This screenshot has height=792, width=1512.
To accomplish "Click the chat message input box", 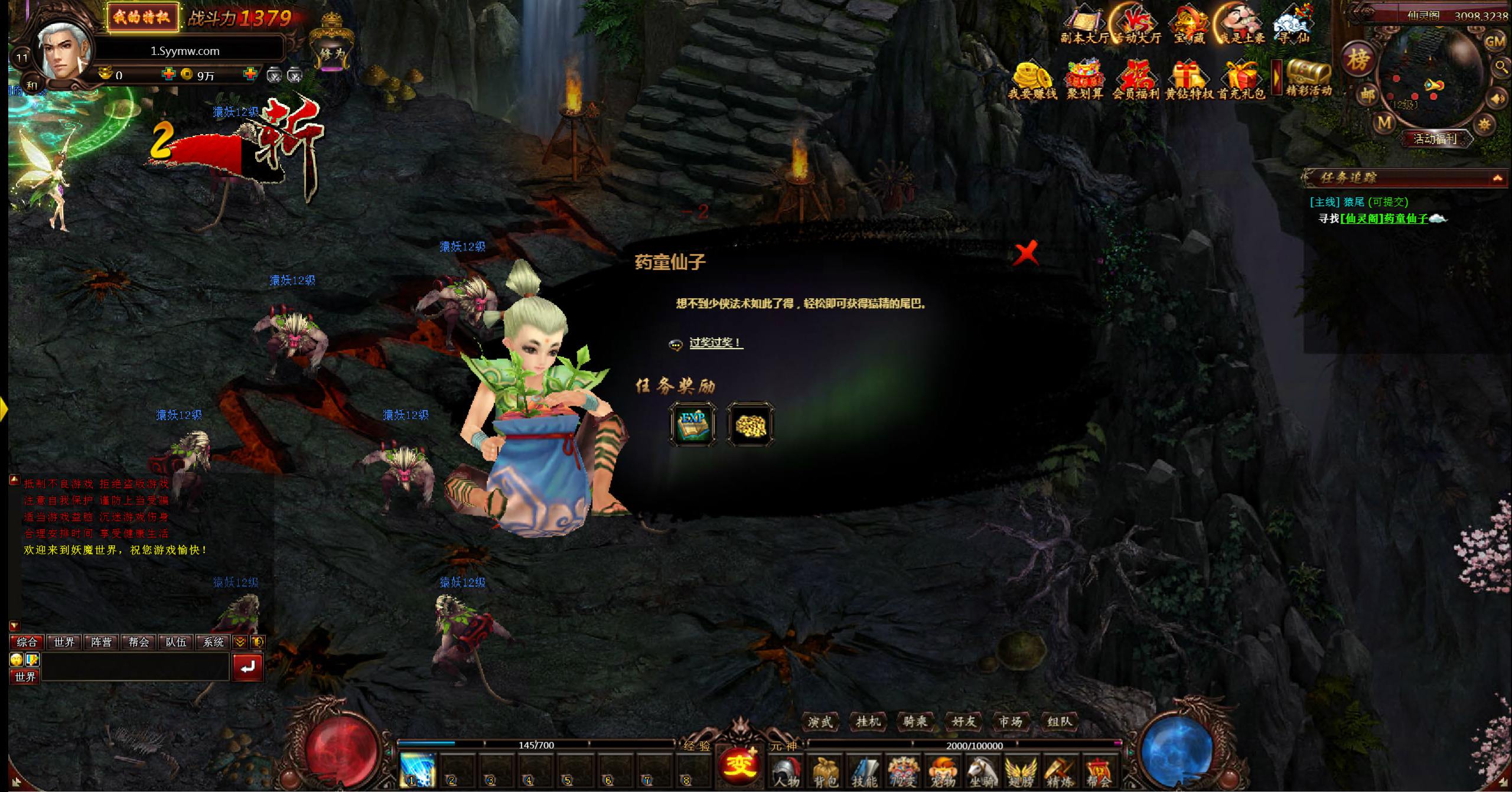I will (135, 667).
